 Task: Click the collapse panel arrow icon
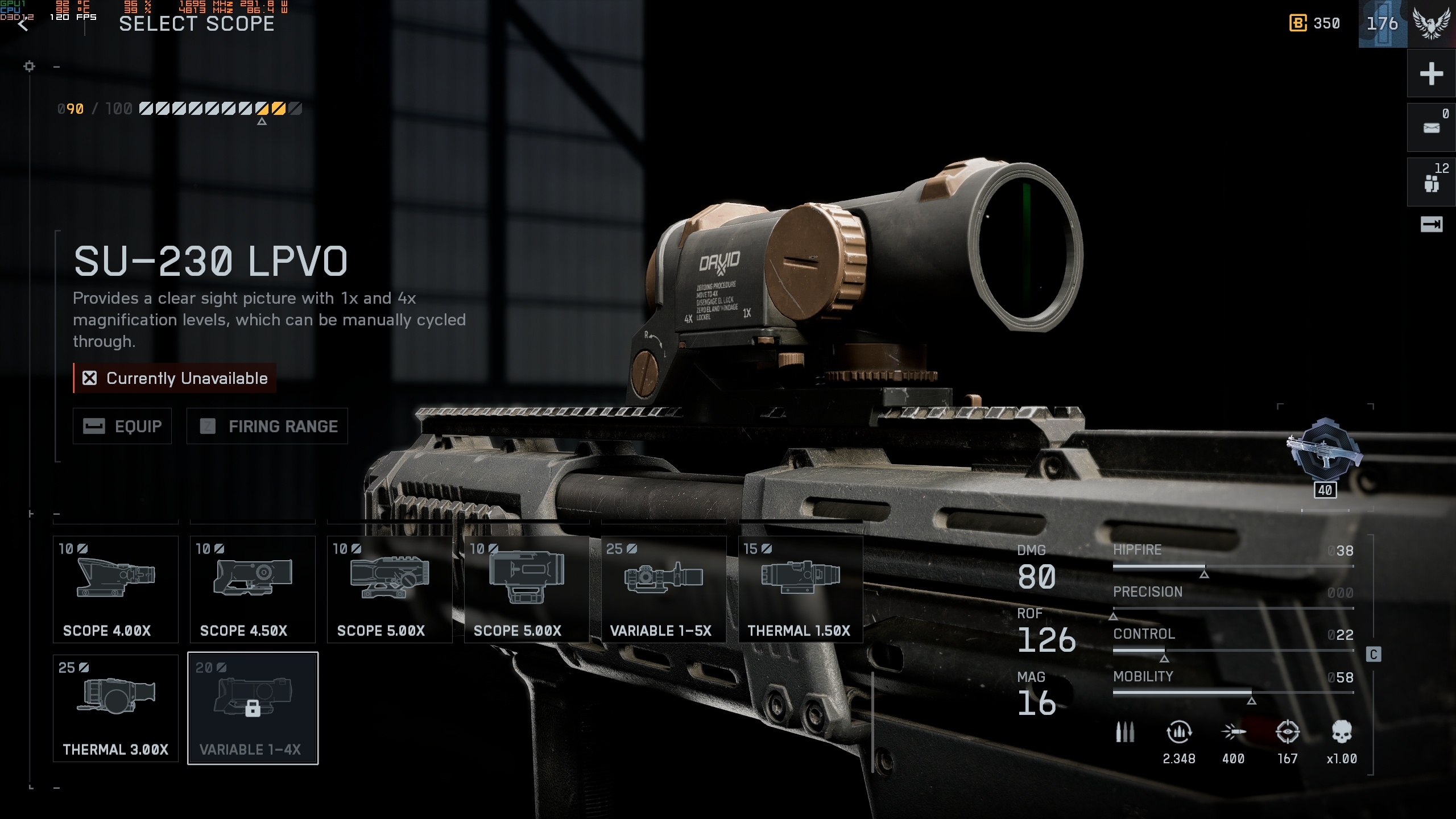coord(1431,225)
